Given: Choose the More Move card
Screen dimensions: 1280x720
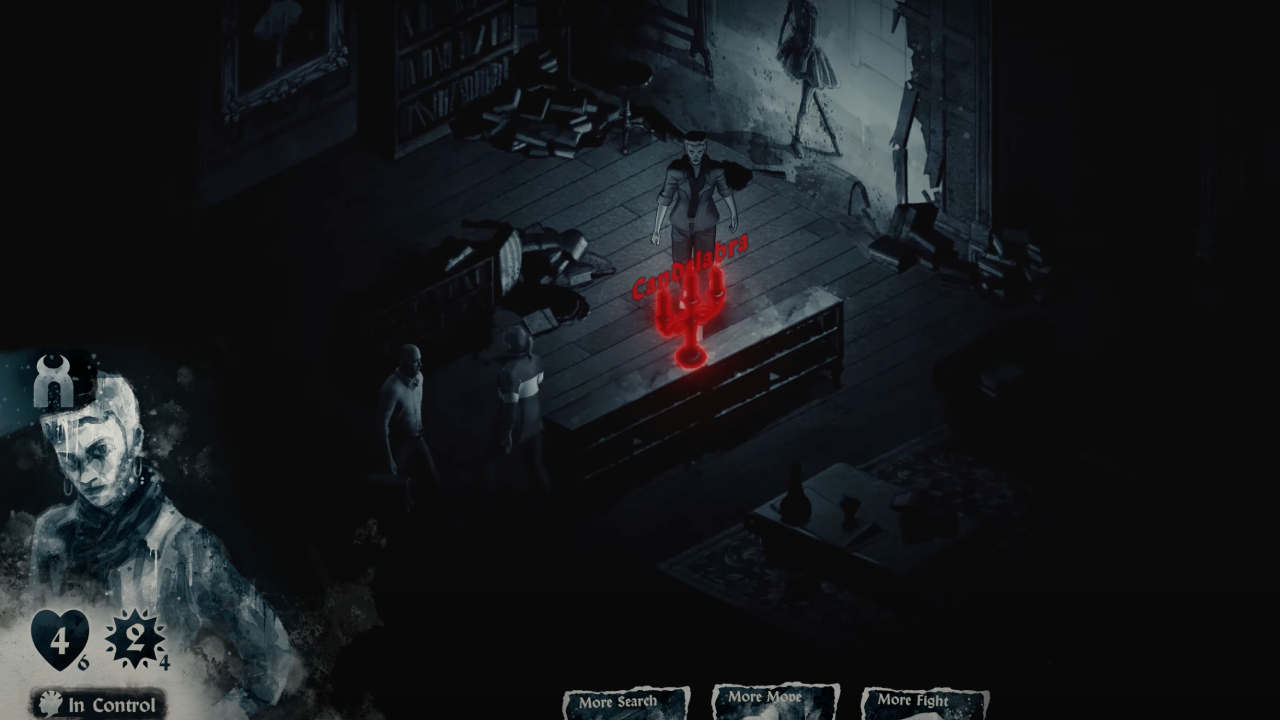Looking at the screenshot, I should click(775, 700).
